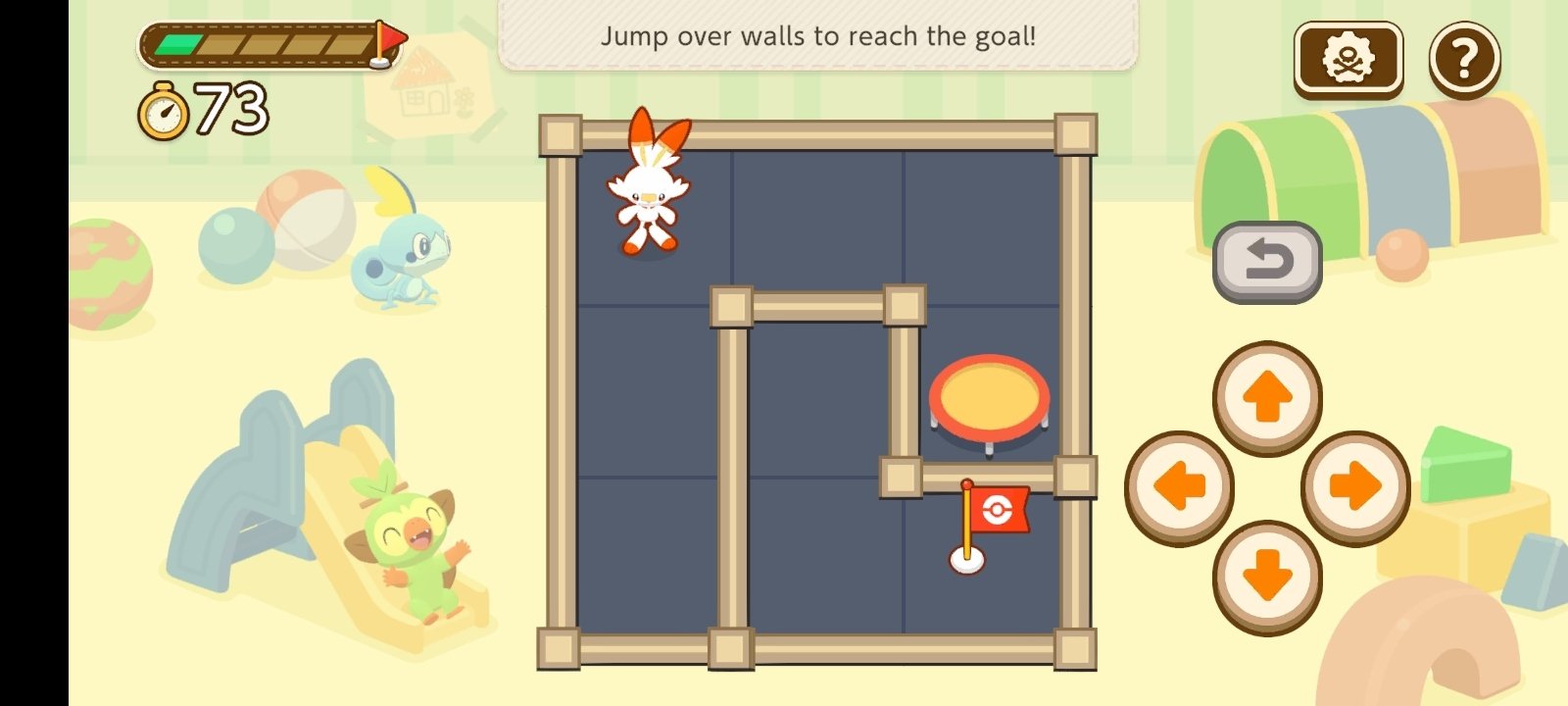Tap the up arrow direction button
Viewport: 1568px width, 706px height.
[1267, 398]
